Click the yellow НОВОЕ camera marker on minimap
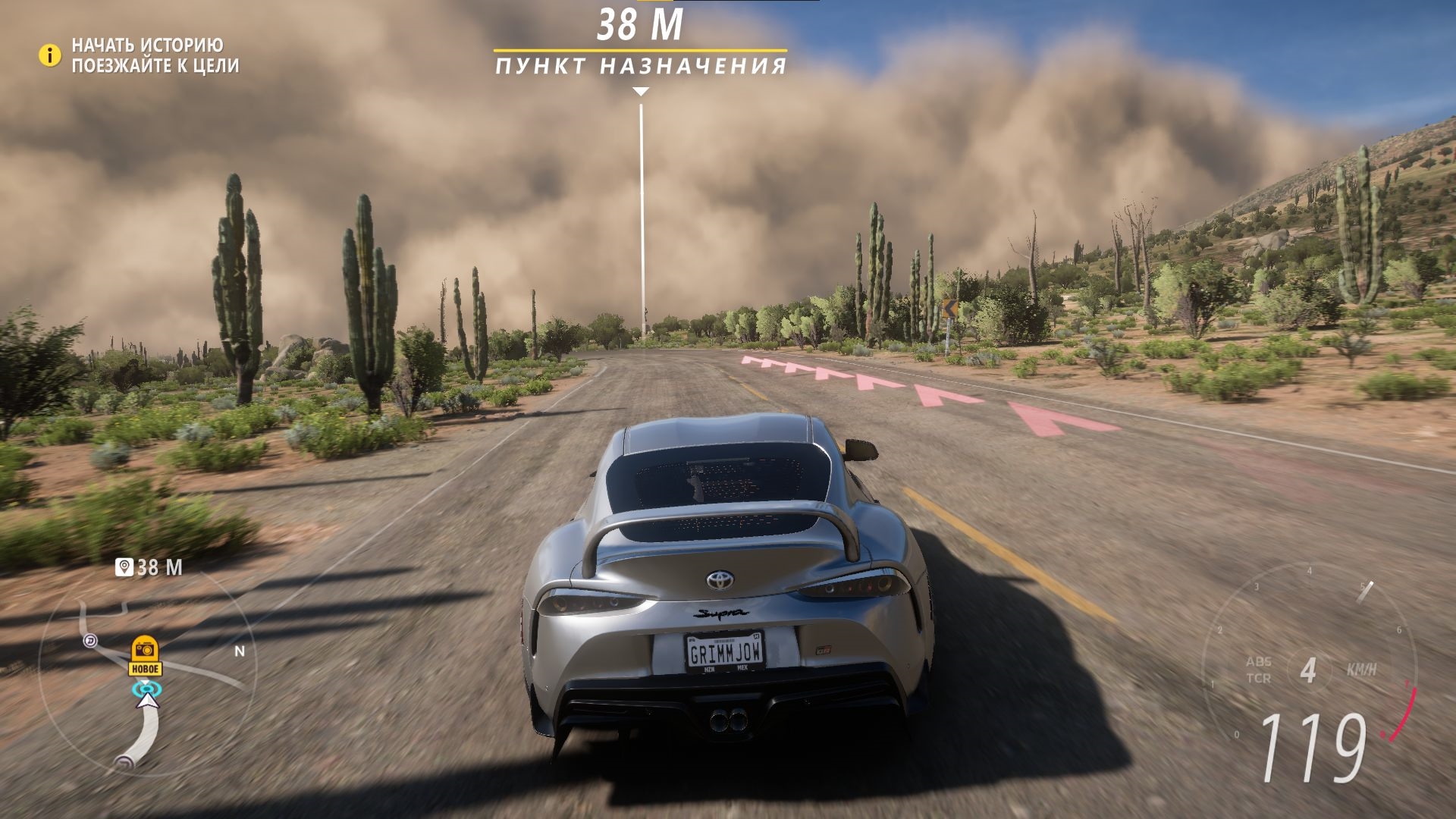The image size is (1456, 819). [x=144, y=655]
